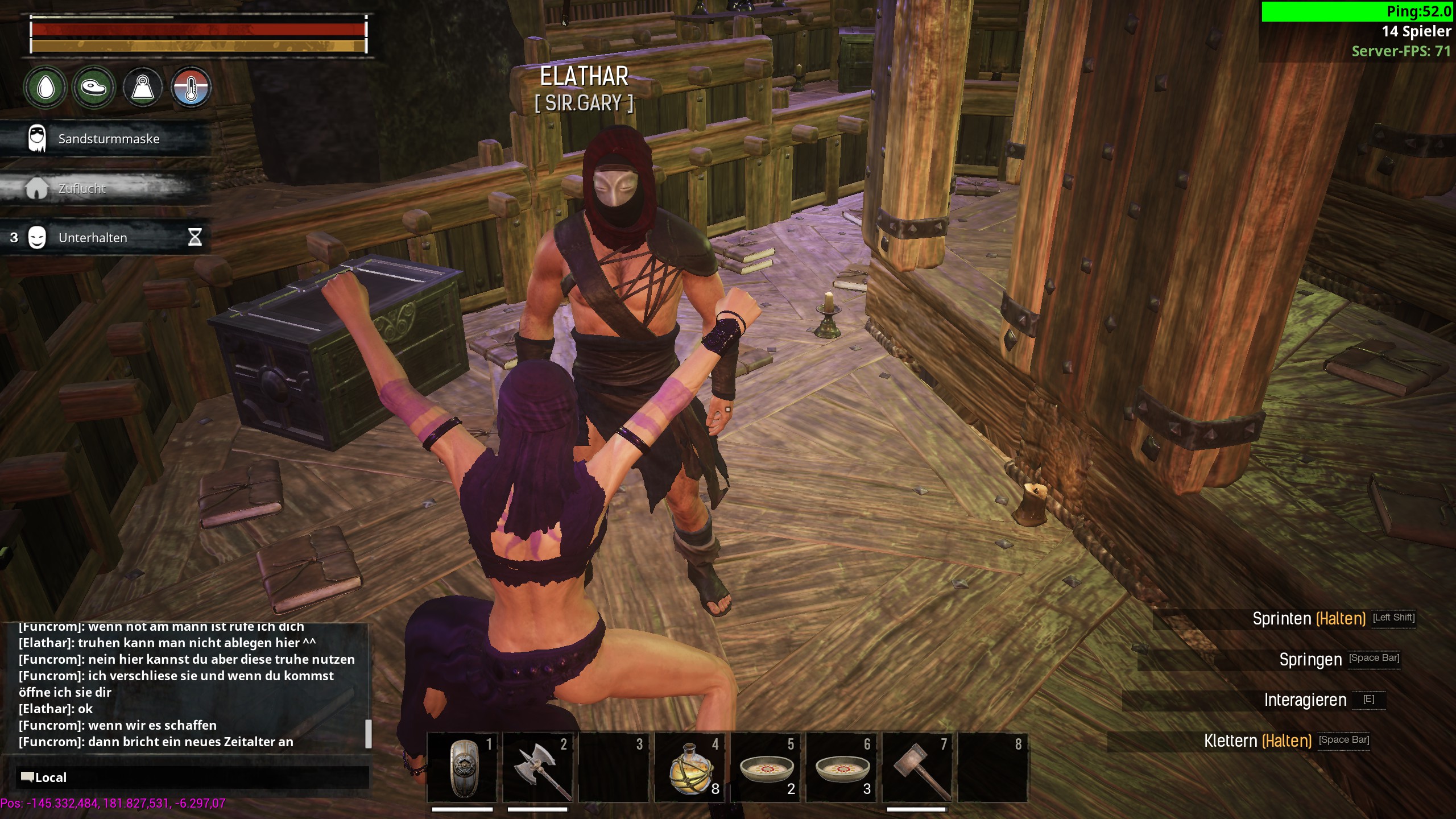Click the chat log scrollbar

[368, 734]
